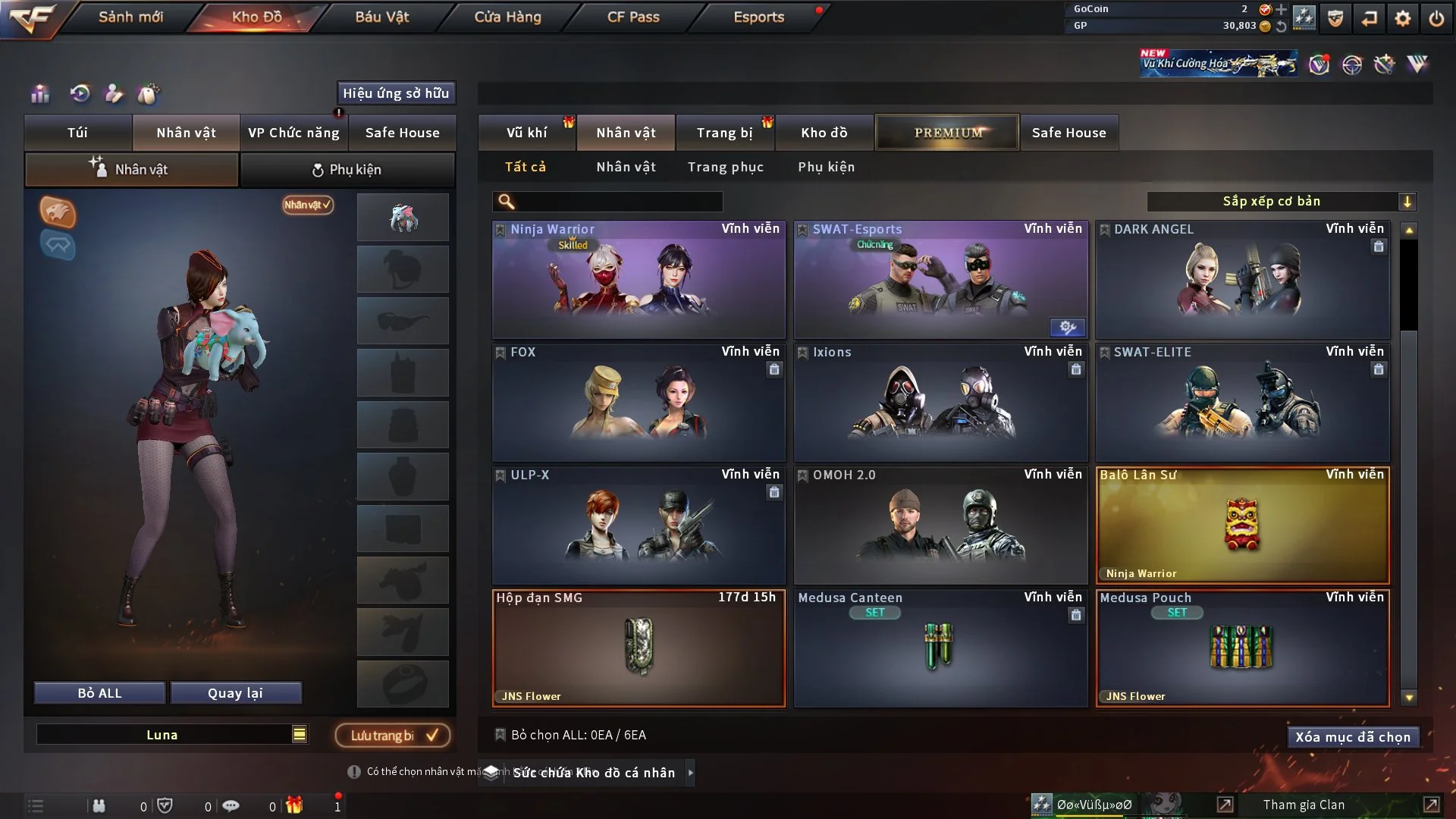
Task: Open the Hiệu ứng sở hữu panel
Action: tap(396, 93)
